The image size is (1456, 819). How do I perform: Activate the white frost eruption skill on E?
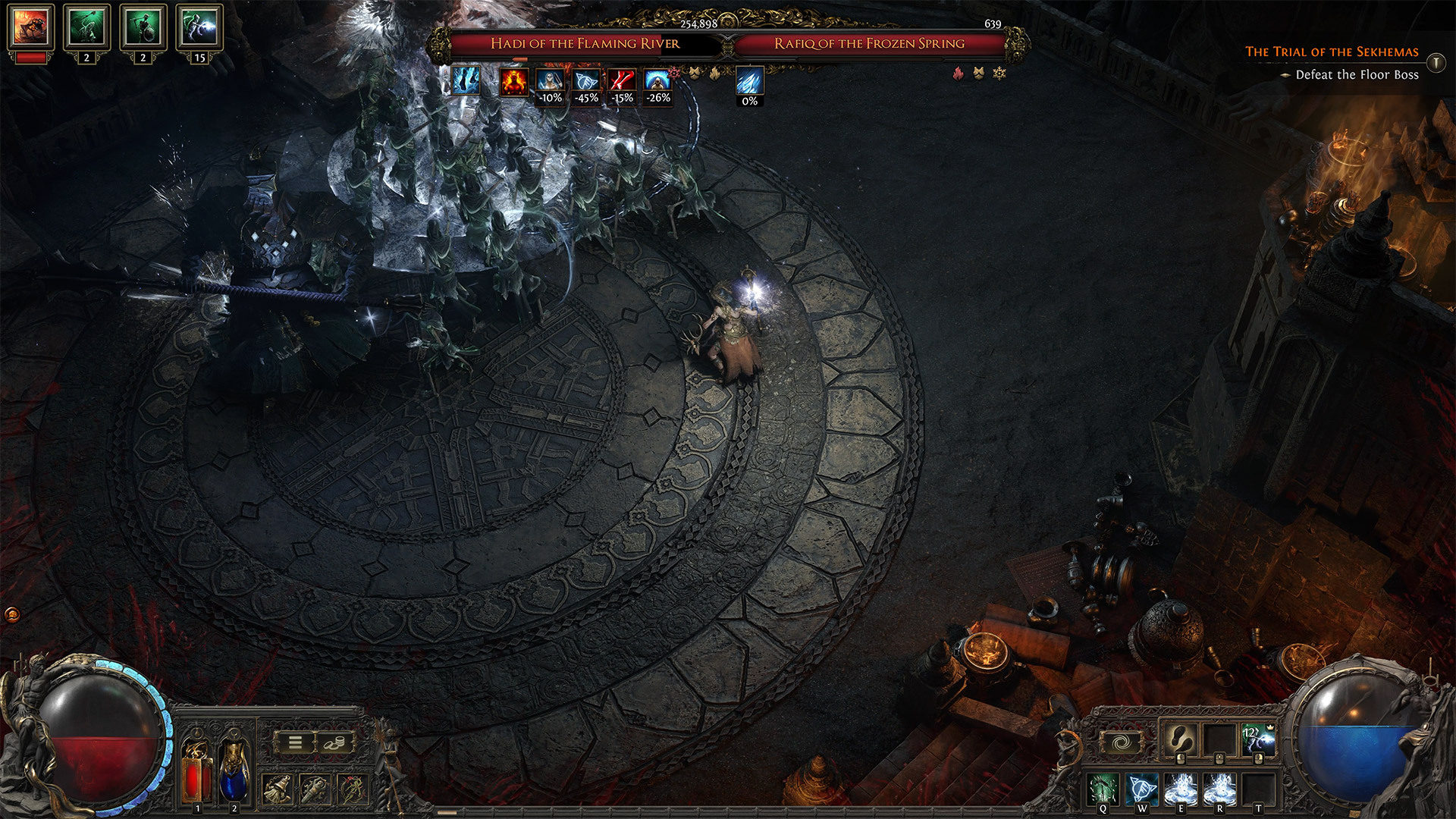pyautogui.click(x=1180, y=789)
